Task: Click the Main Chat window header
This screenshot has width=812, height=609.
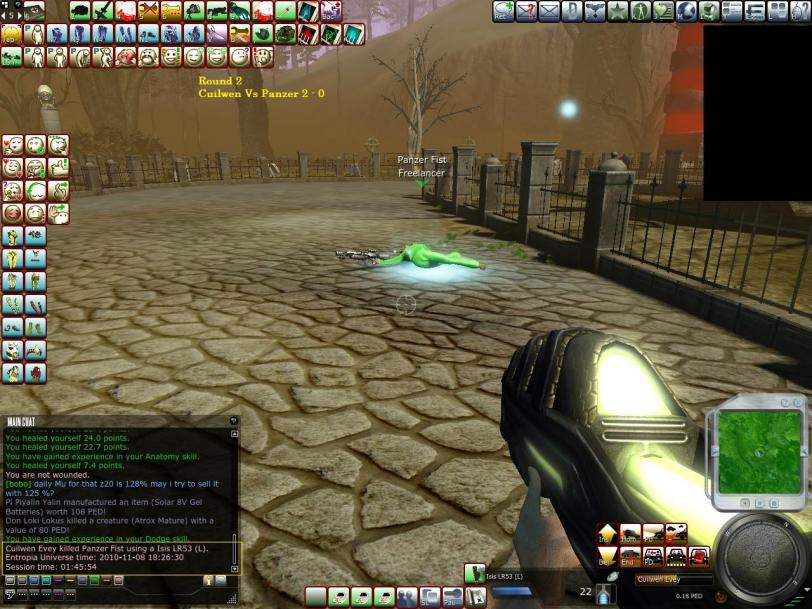Action: click(x=120, y=421)
